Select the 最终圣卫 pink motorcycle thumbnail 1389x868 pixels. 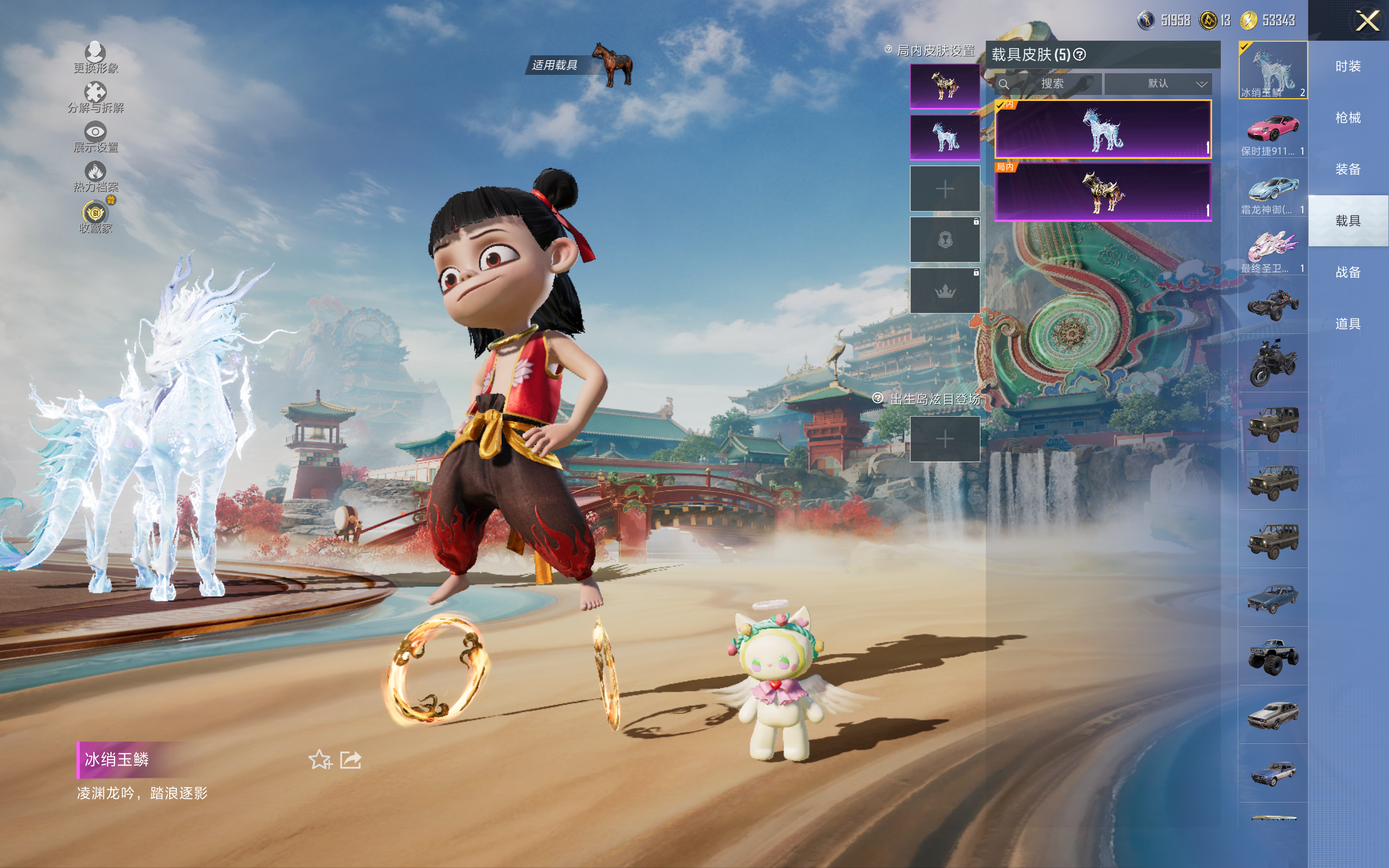[1272, 247]
